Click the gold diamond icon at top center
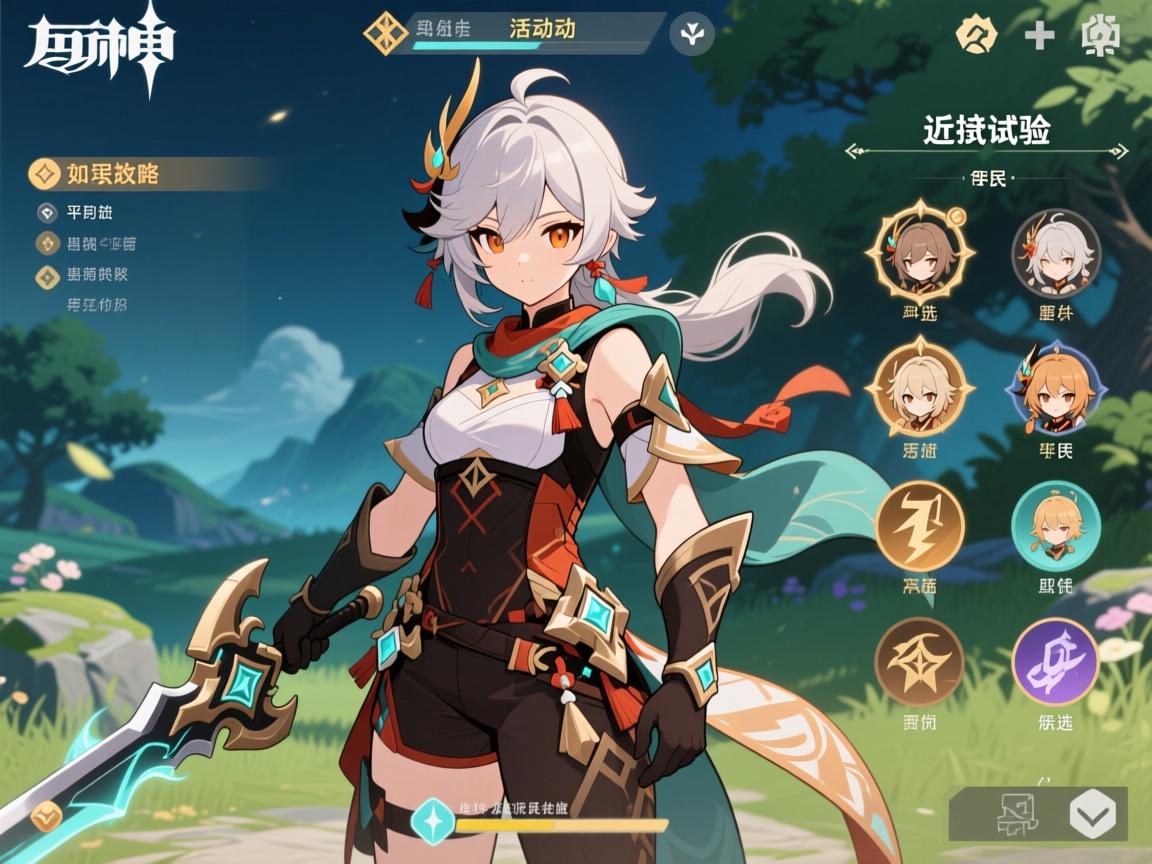Image resolution: width=1152 pixels, height=864 pixels. (385, 32)
